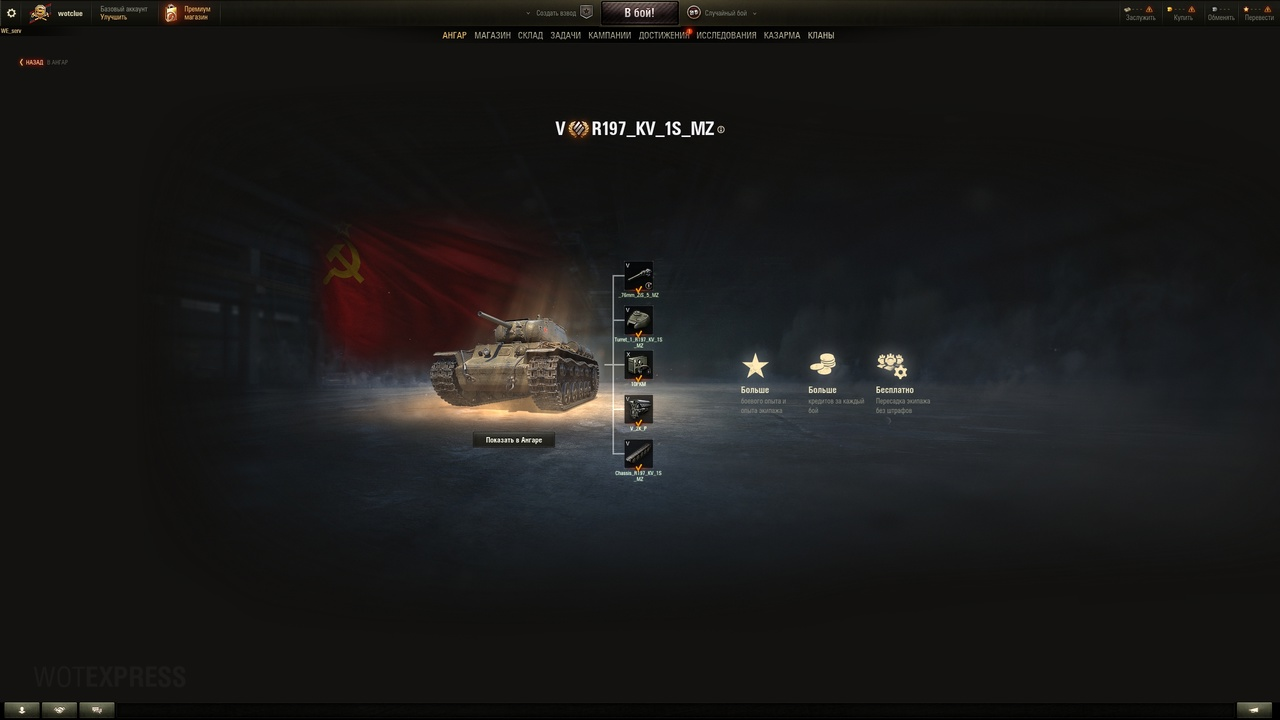
Task: Open the Turret_1_R197_KV_1S_MZ turret module
Action: [x=637, y=322]
